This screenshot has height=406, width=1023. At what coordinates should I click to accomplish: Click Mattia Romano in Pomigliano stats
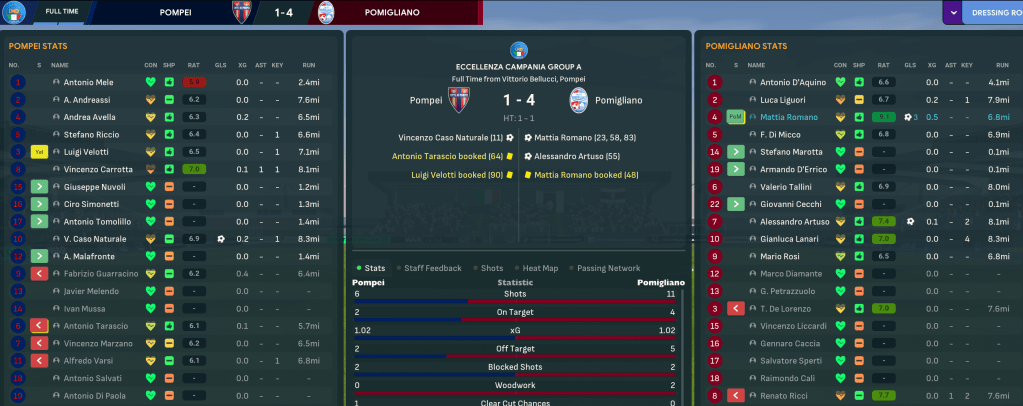click(x=788, y=117)
